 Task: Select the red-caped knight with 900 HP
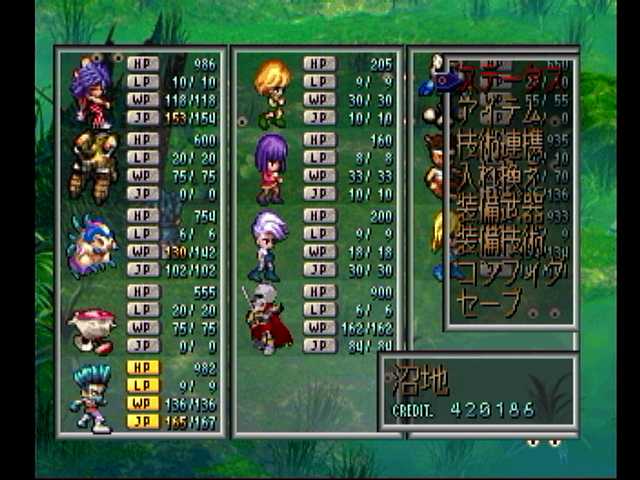(267, 319)
